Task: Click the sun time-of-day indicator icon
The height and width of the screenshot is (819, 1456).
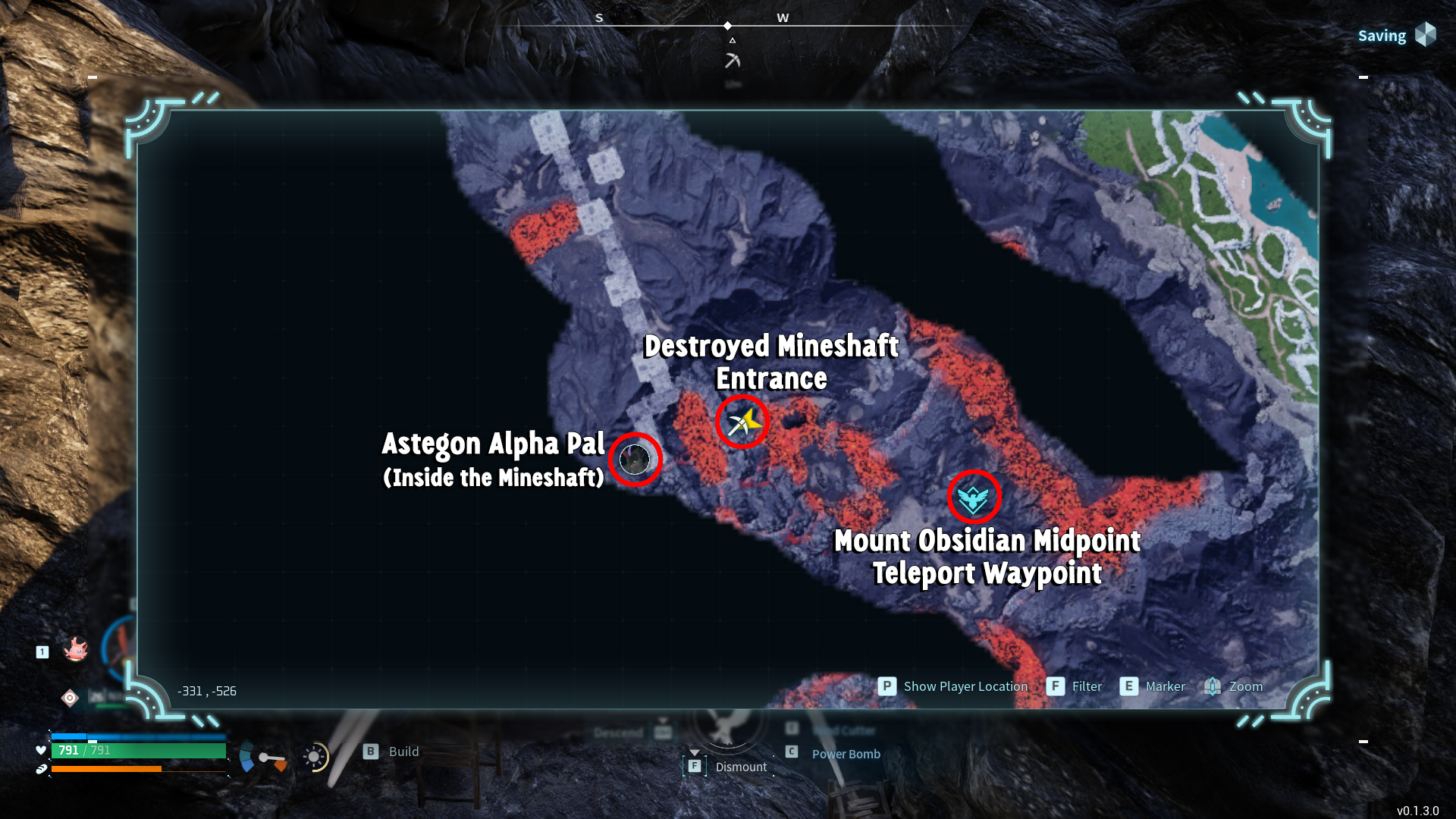Action: pyautogui.click(x=315, y=757)
